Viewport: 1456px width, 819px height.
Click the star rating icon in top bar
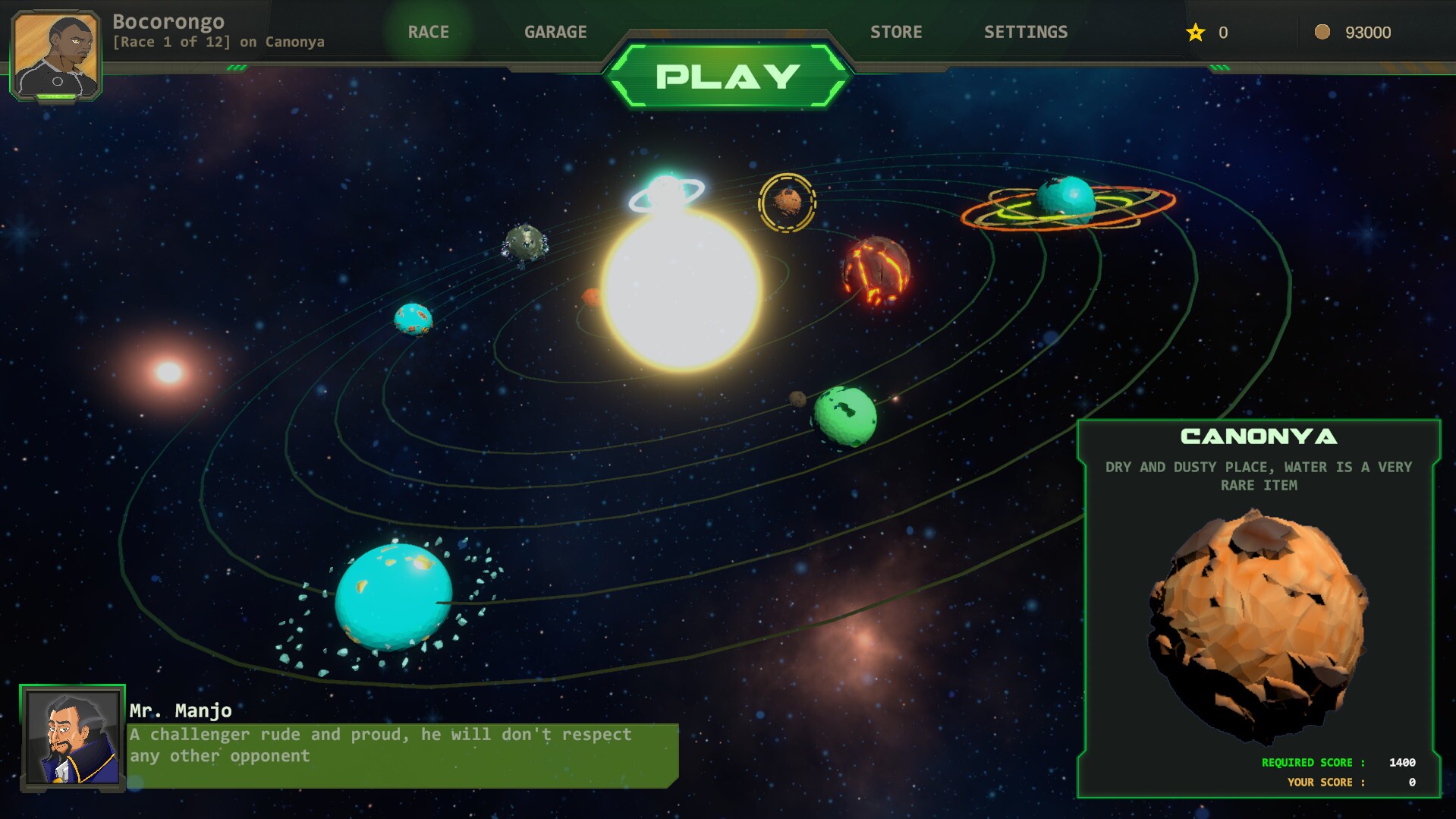[x=1195, y=33]
